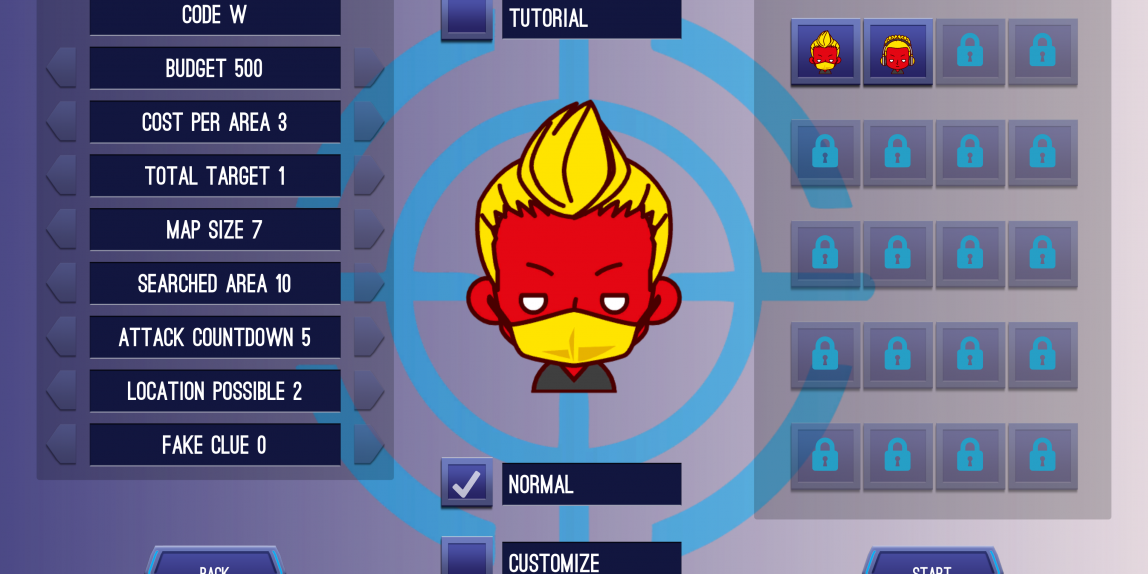Increase the Location Possible value
Viewport: 1148px width, 574px height.
[x=368, y=391]
